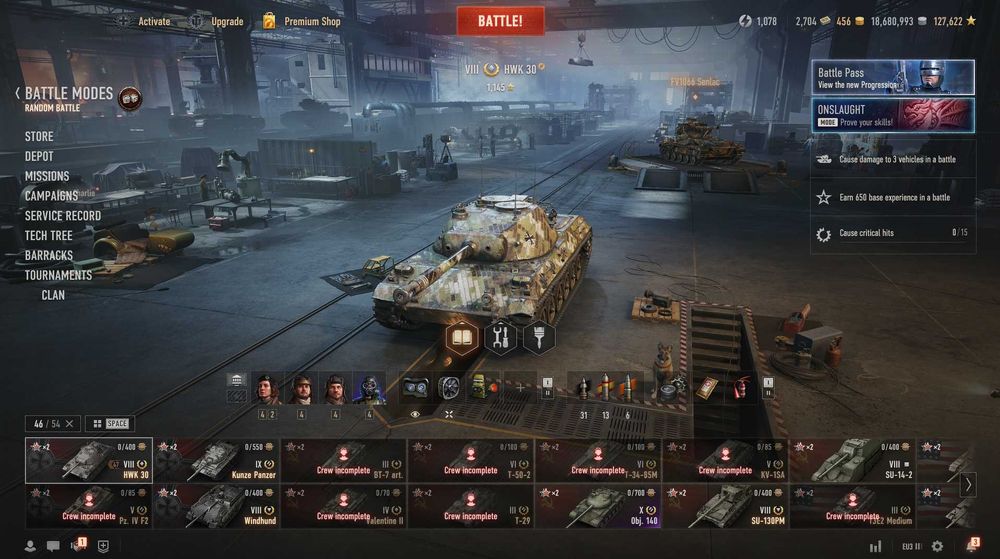This screenshot has height=559, width=1000.
Task: View the SERVICE RECORD
Action: 62,215
